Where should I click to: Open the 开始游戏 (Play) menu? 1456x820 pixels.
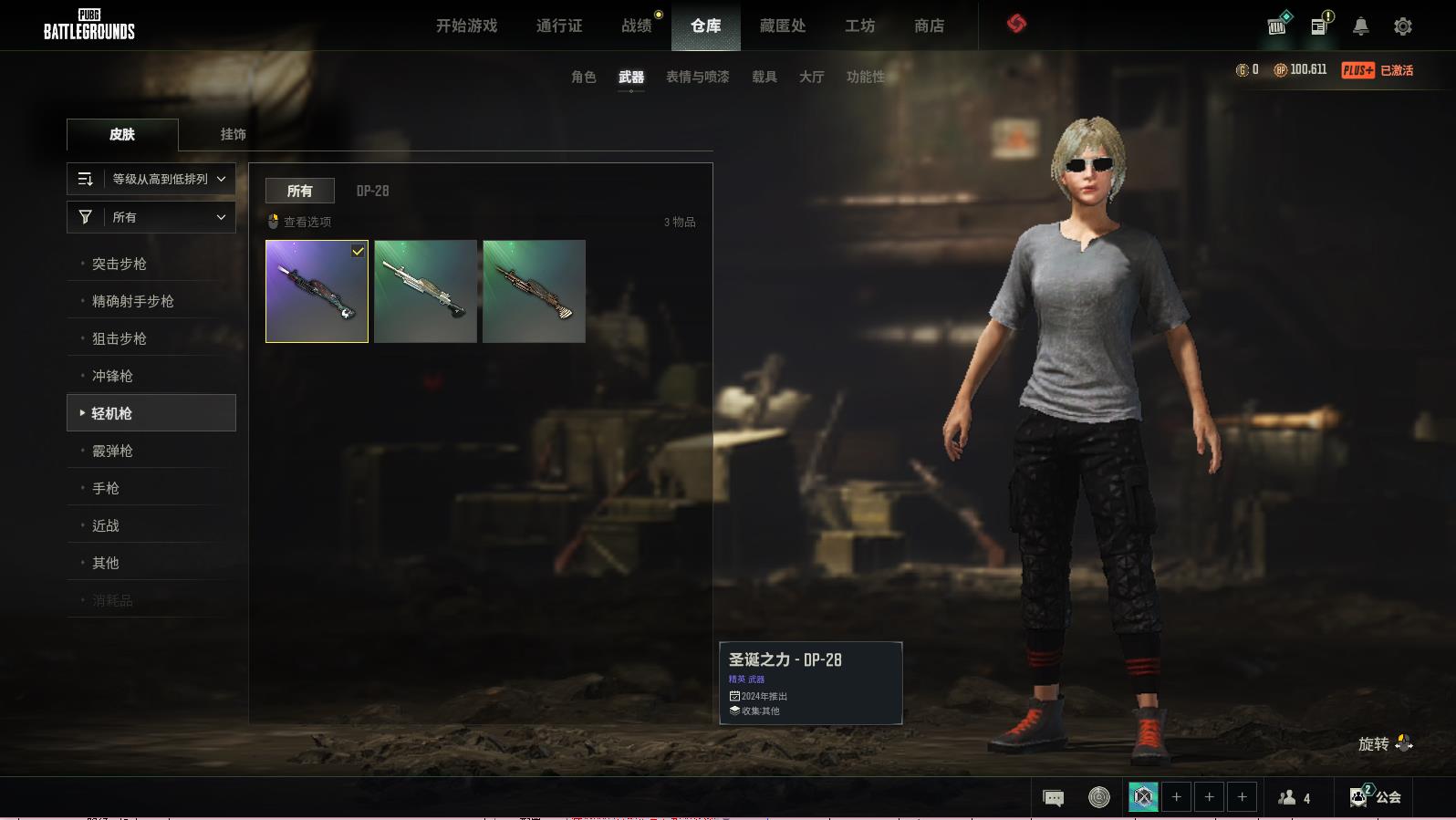(x=466, y=26)
